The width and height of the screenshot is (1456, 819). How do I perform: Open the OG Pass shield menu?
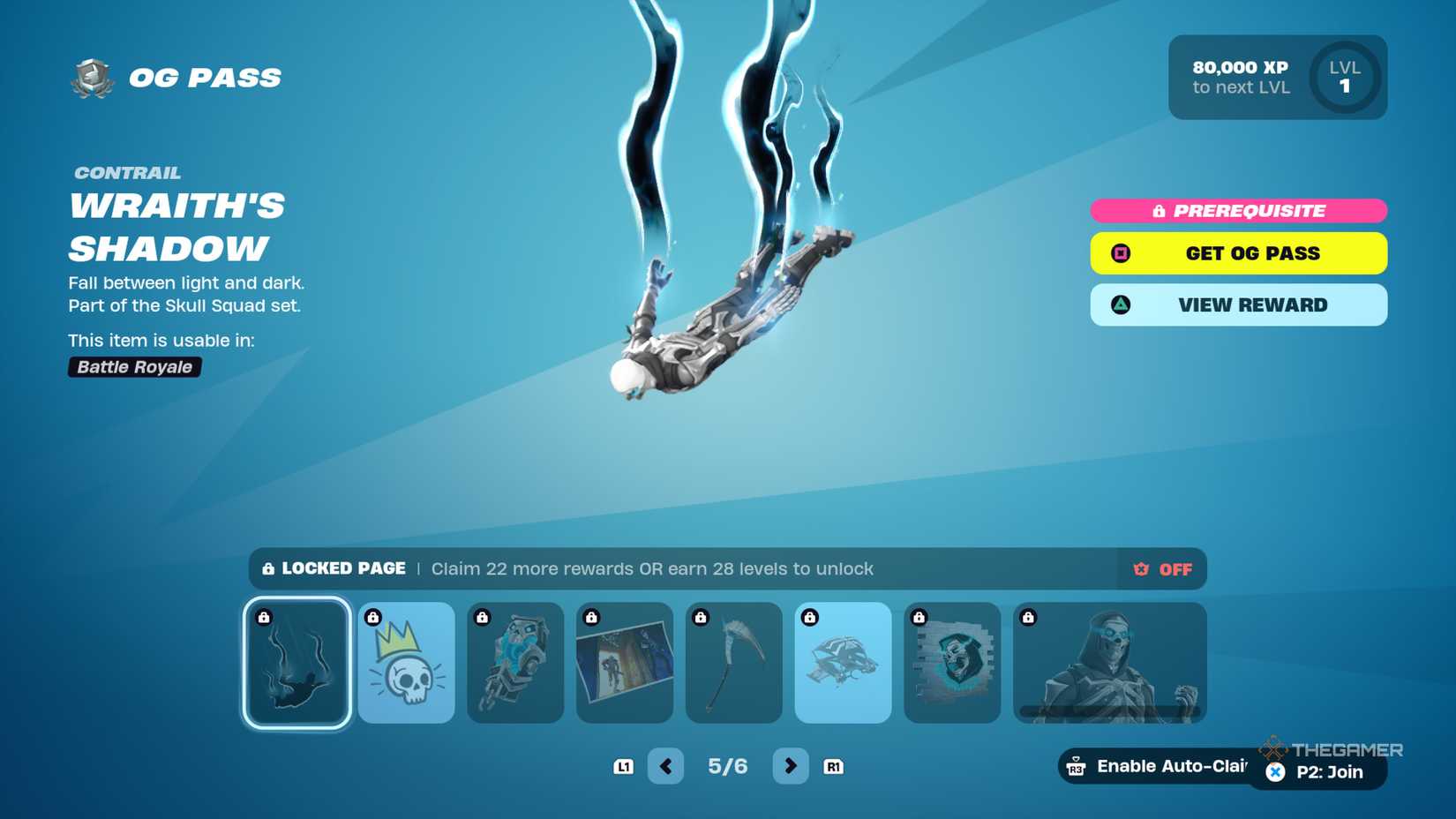[91, 77]
